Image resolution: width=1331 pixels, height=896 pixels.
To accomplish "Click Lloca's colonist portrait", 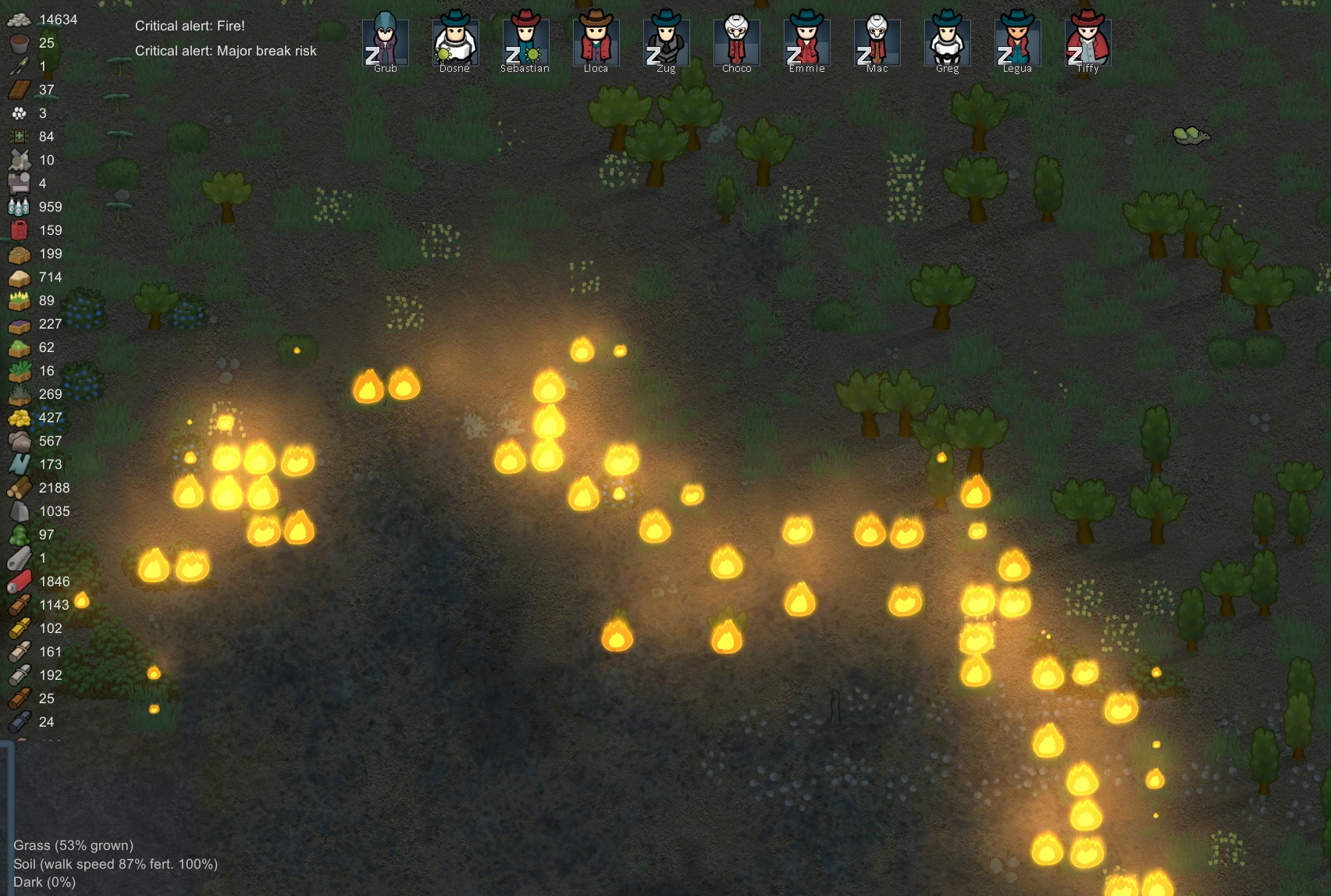I will point(596,41).
